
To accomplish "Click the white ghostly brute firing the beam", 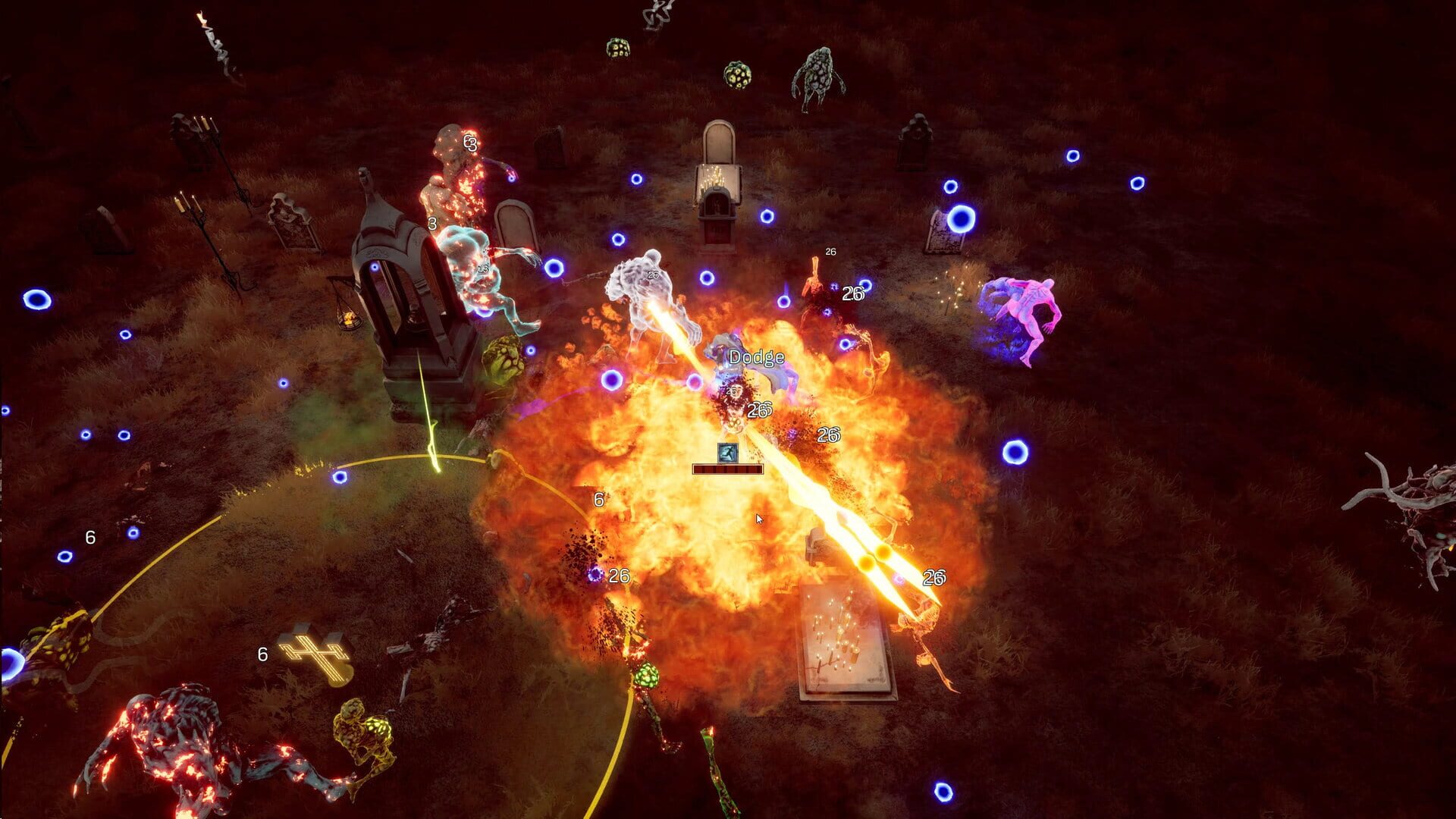I will (648, 303).
